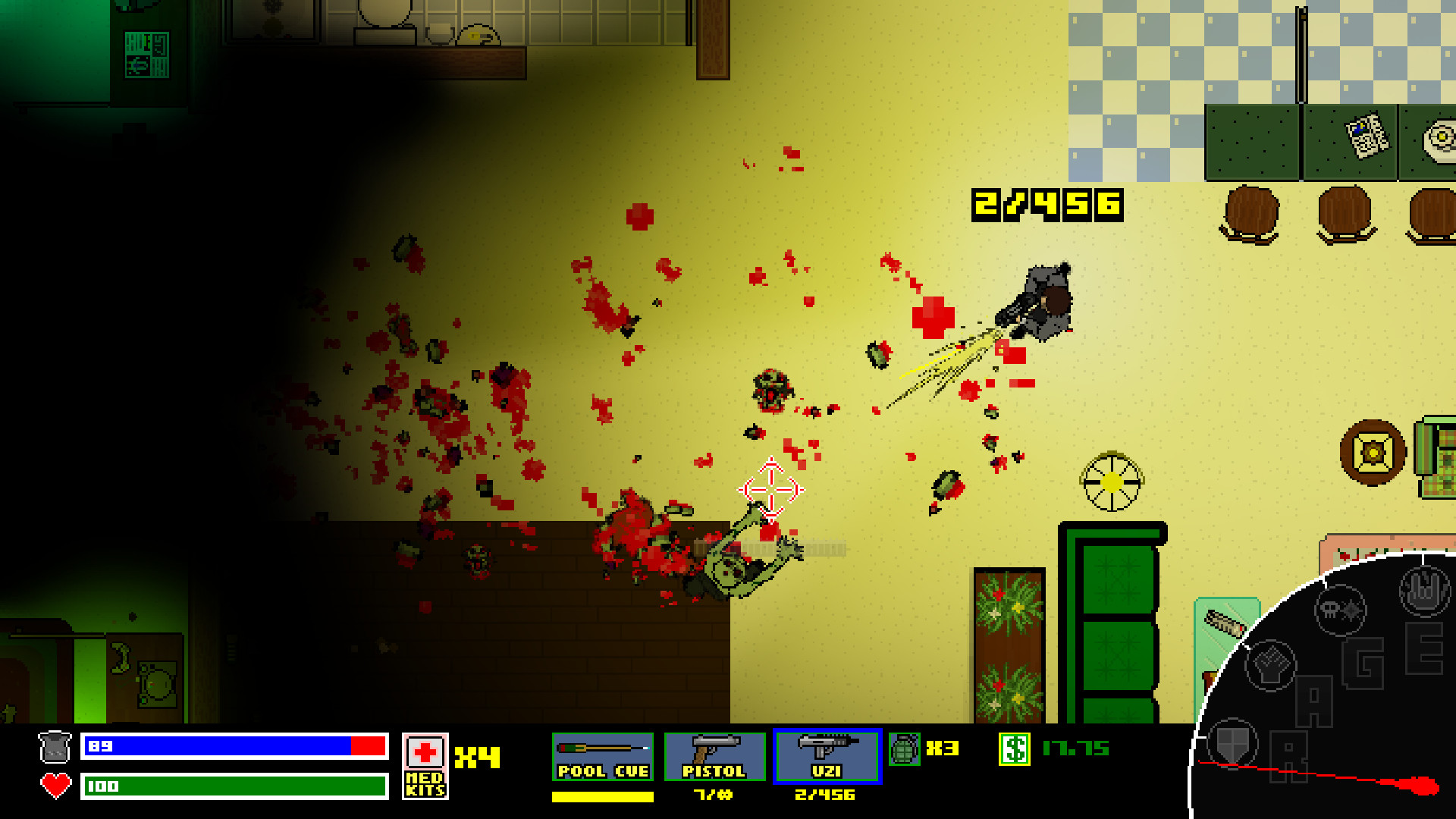Click the yellow Pool Cue durability bar
The height and width of the screenshot is (819, 1456).
click(x=603, y=797)
